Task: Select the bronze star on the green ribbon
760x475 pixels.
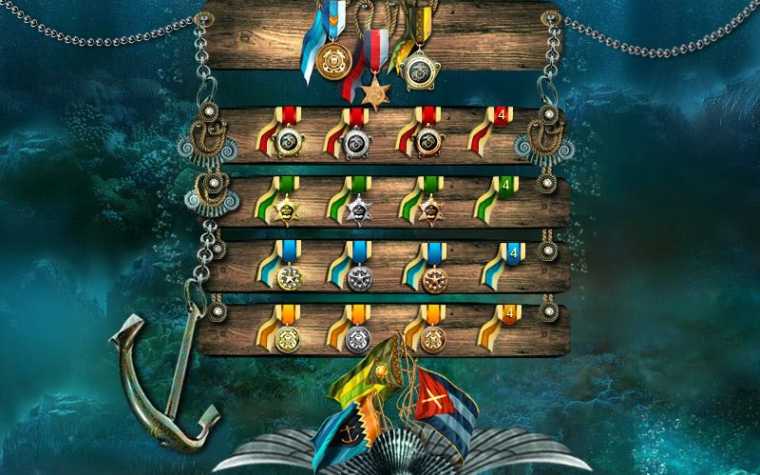Action: click(429, 209)
